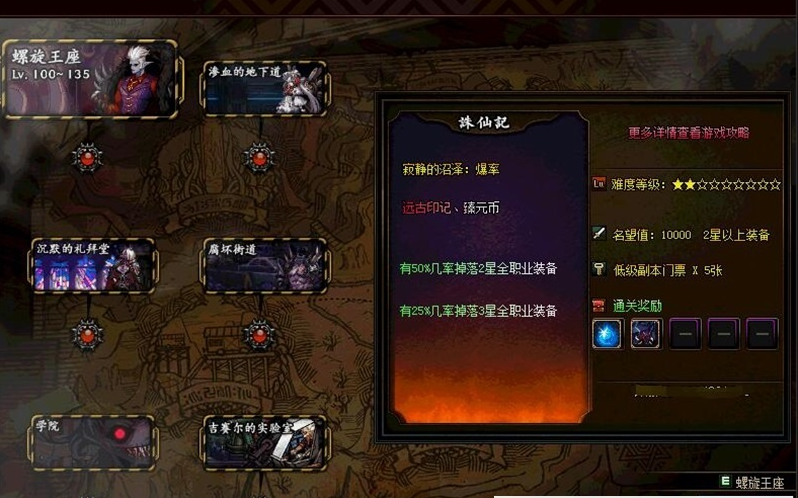Inspect the dark creature clear reward icon
The image size is (798, 498).
[645, 334]
